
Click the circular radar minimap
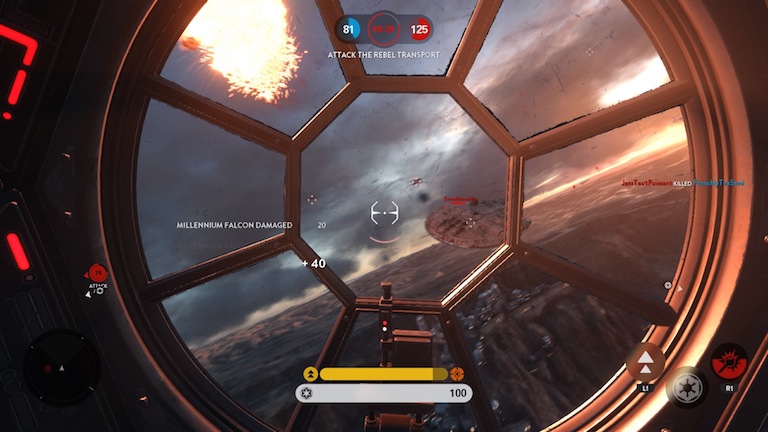(x=61, y=367)
